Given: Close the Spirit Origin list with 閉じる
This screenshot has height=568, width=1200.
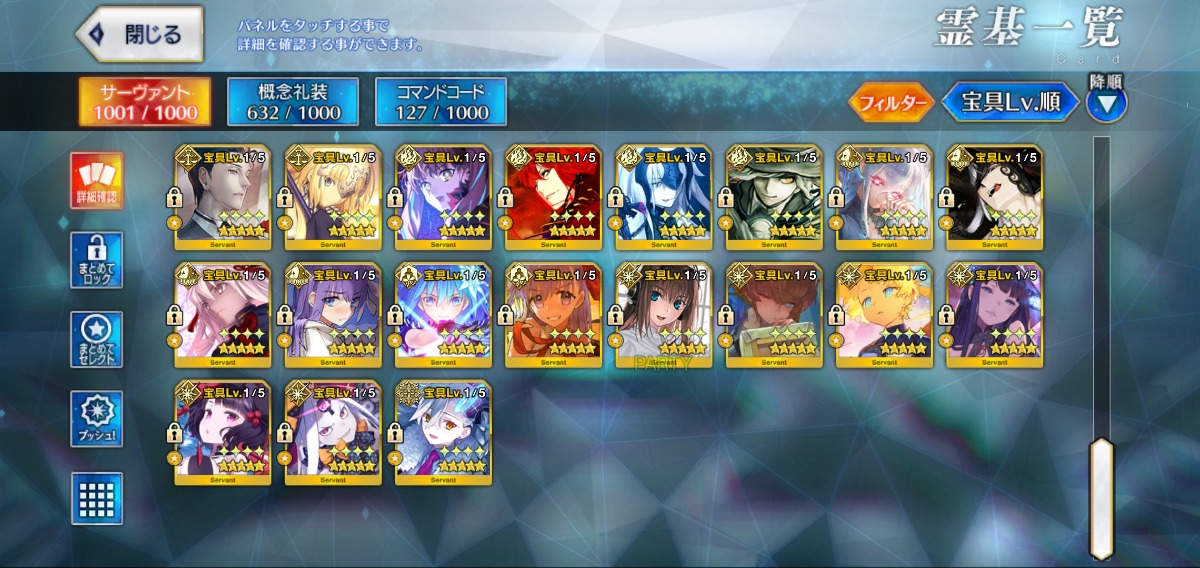Looking at the screenshot, I should tap(140, 34).
